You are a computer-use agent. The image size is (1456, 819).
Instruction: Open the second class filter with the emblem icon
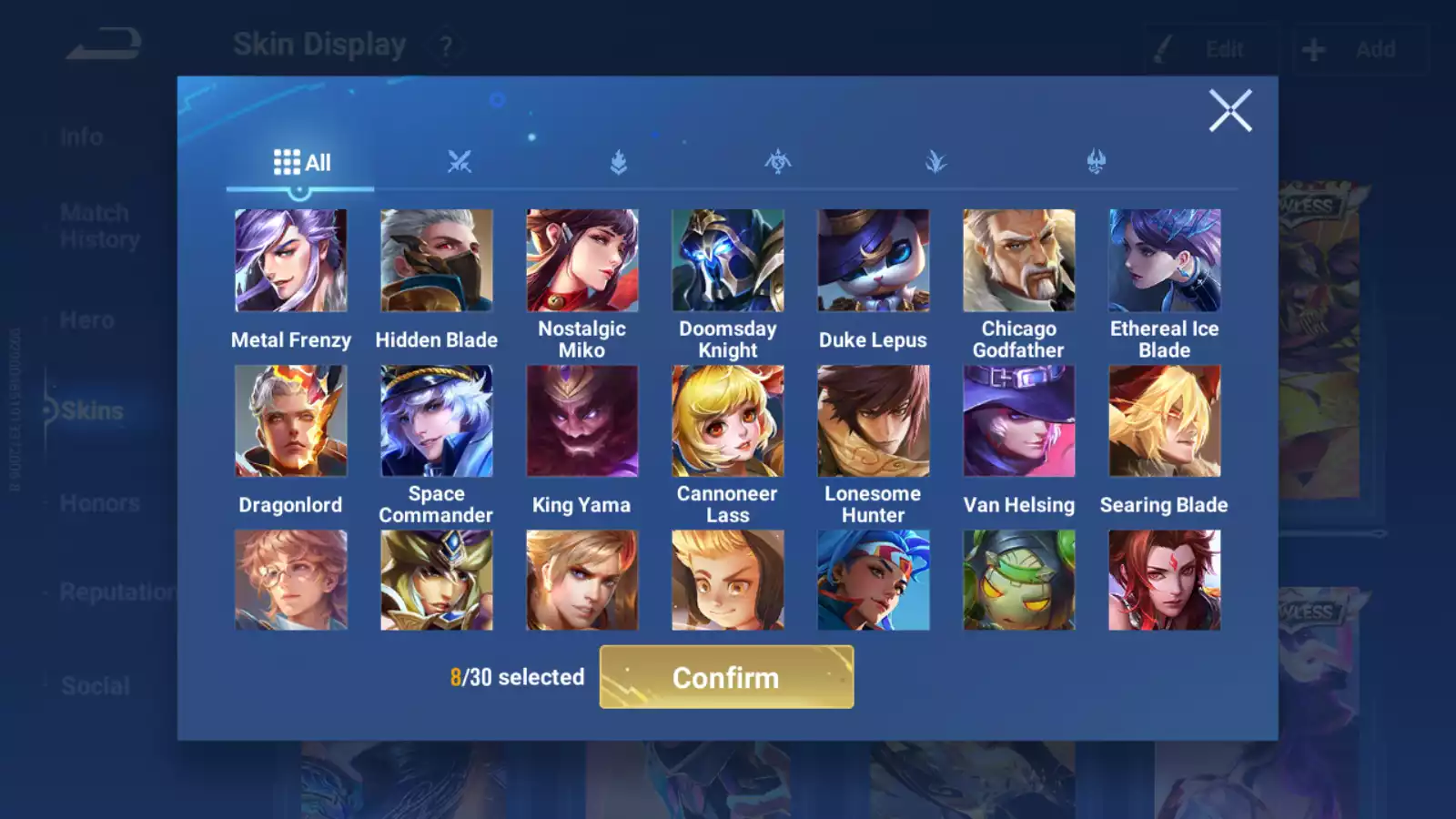[x=618, y=161]
